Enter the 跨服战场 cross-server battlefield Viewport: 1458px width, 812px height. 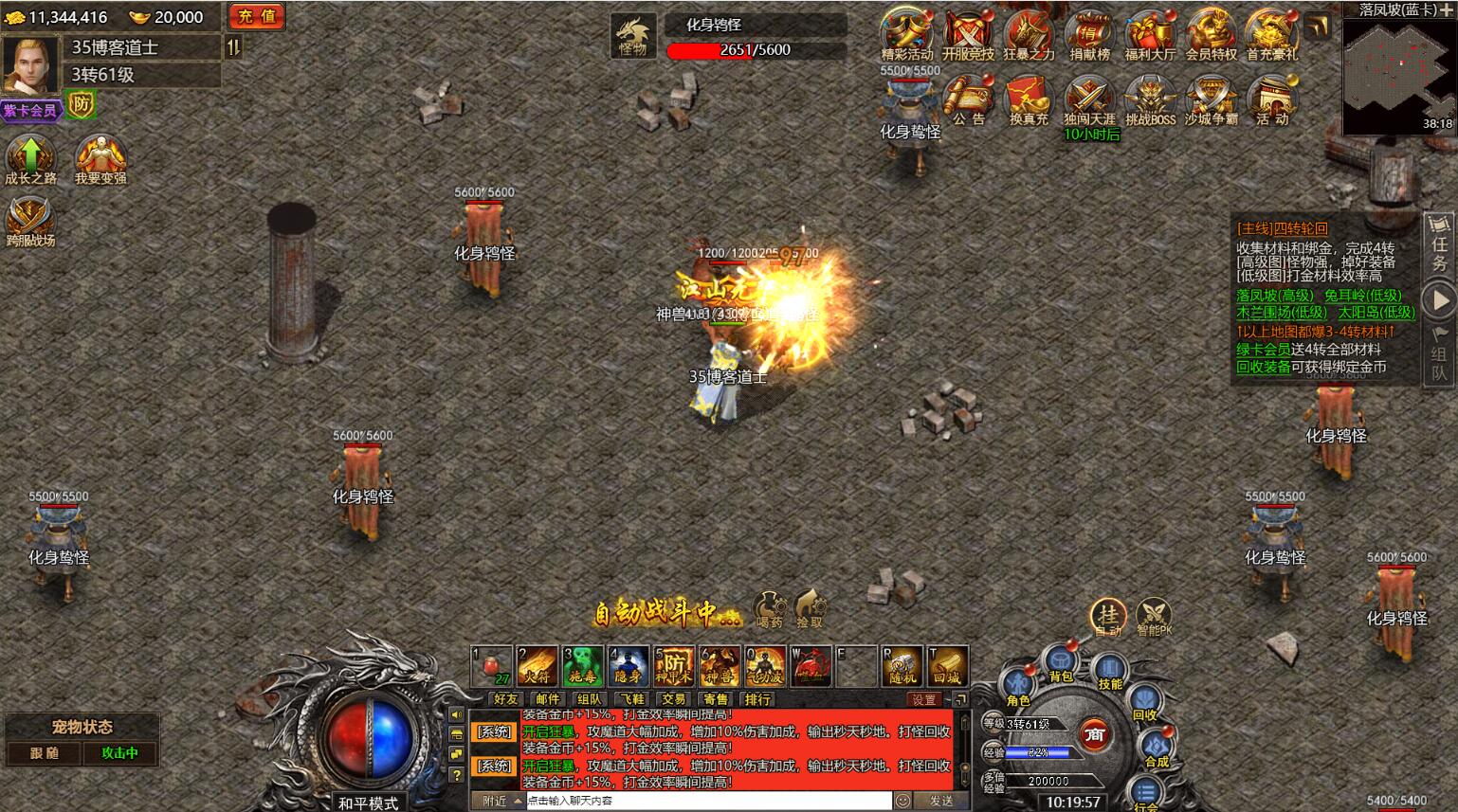point(30,221)
